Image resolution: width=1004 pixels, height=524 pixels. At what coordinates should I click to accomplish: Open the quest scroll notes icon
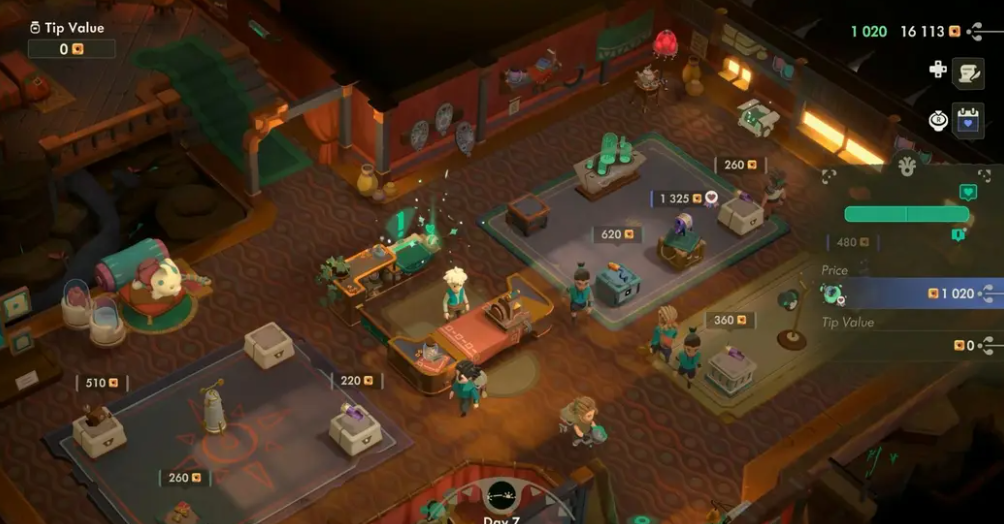pos(968,72)
